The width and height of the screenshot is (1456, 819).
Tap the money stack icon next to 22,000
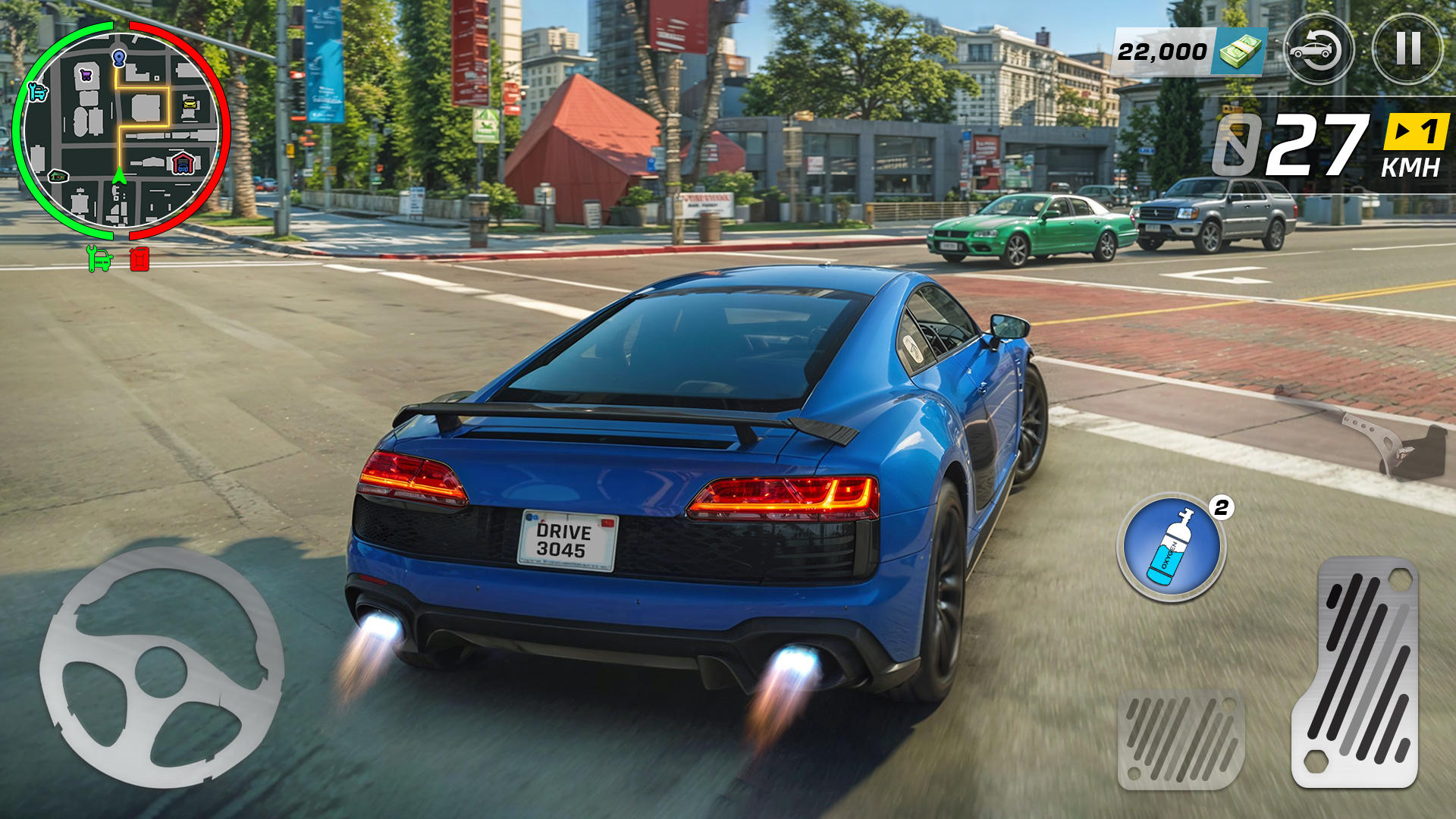click(x=1241, y=51)
